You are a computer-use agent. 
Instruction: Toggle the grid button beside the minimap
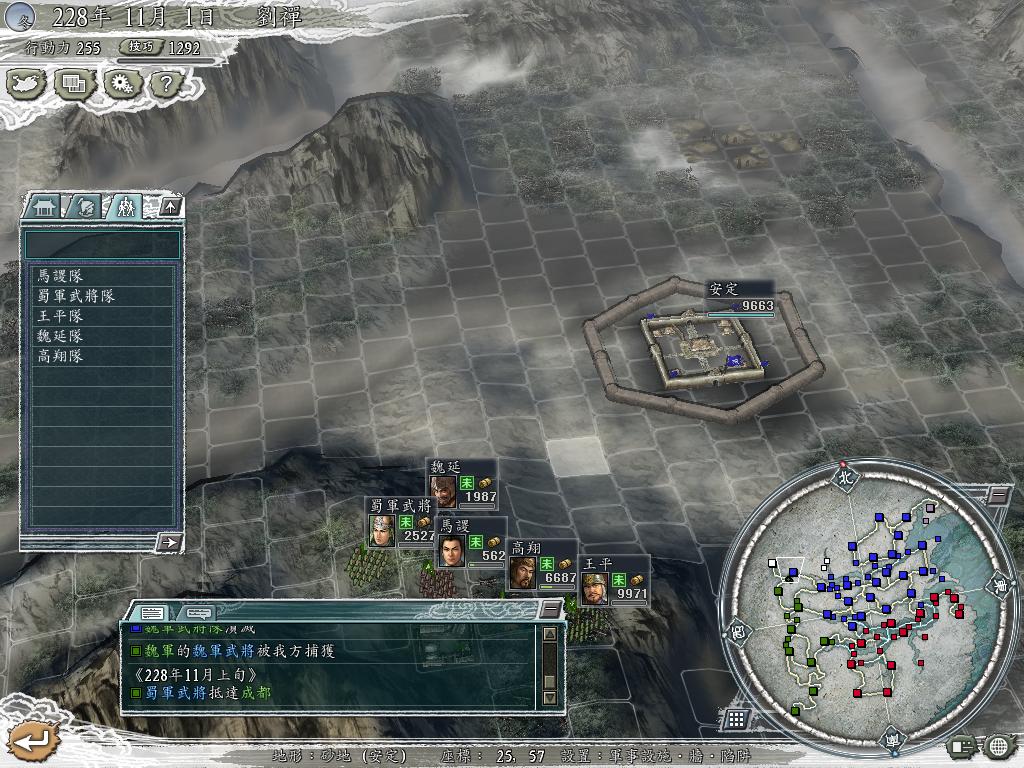736,718
